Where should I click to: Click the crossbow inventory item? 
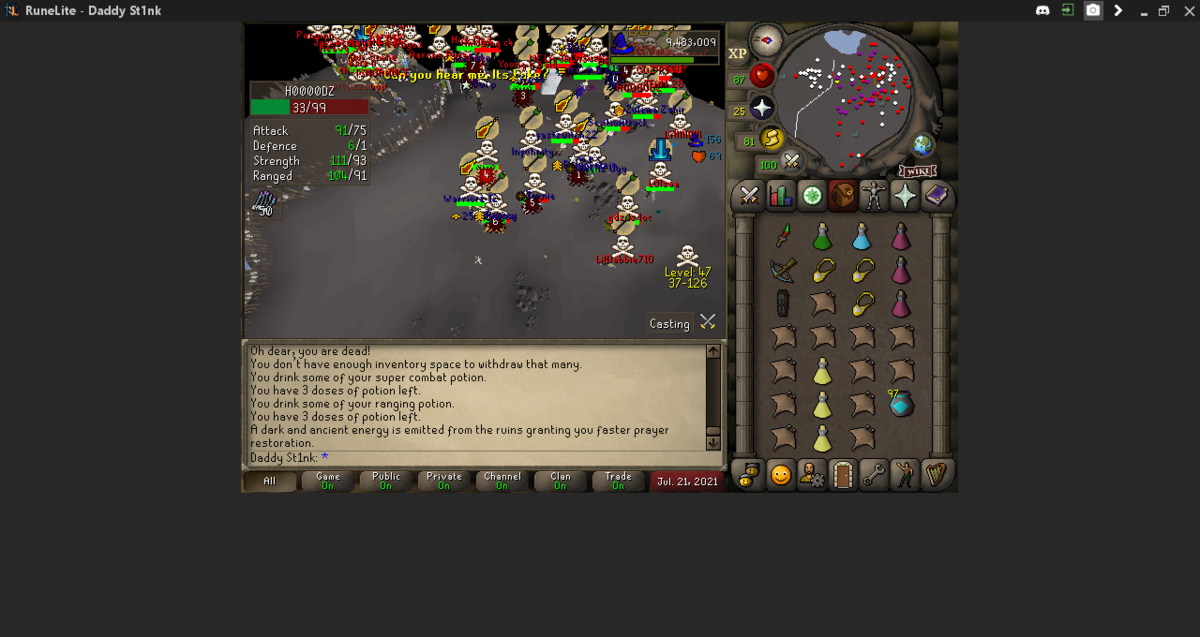(783, 270)
